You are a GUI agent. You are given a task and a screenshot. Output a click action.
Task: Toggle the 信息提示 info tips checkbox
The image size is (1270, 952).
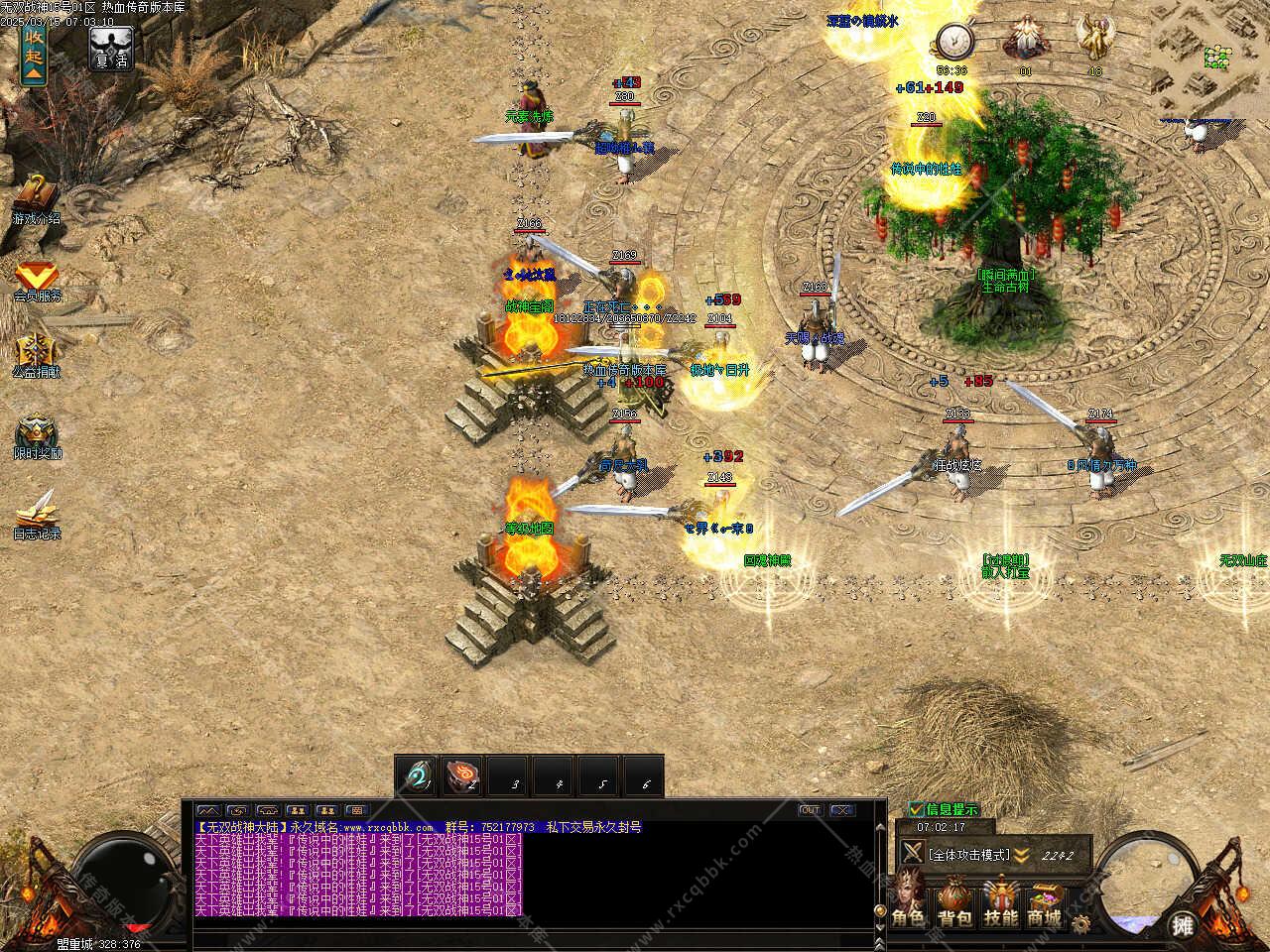click(917, 809)
